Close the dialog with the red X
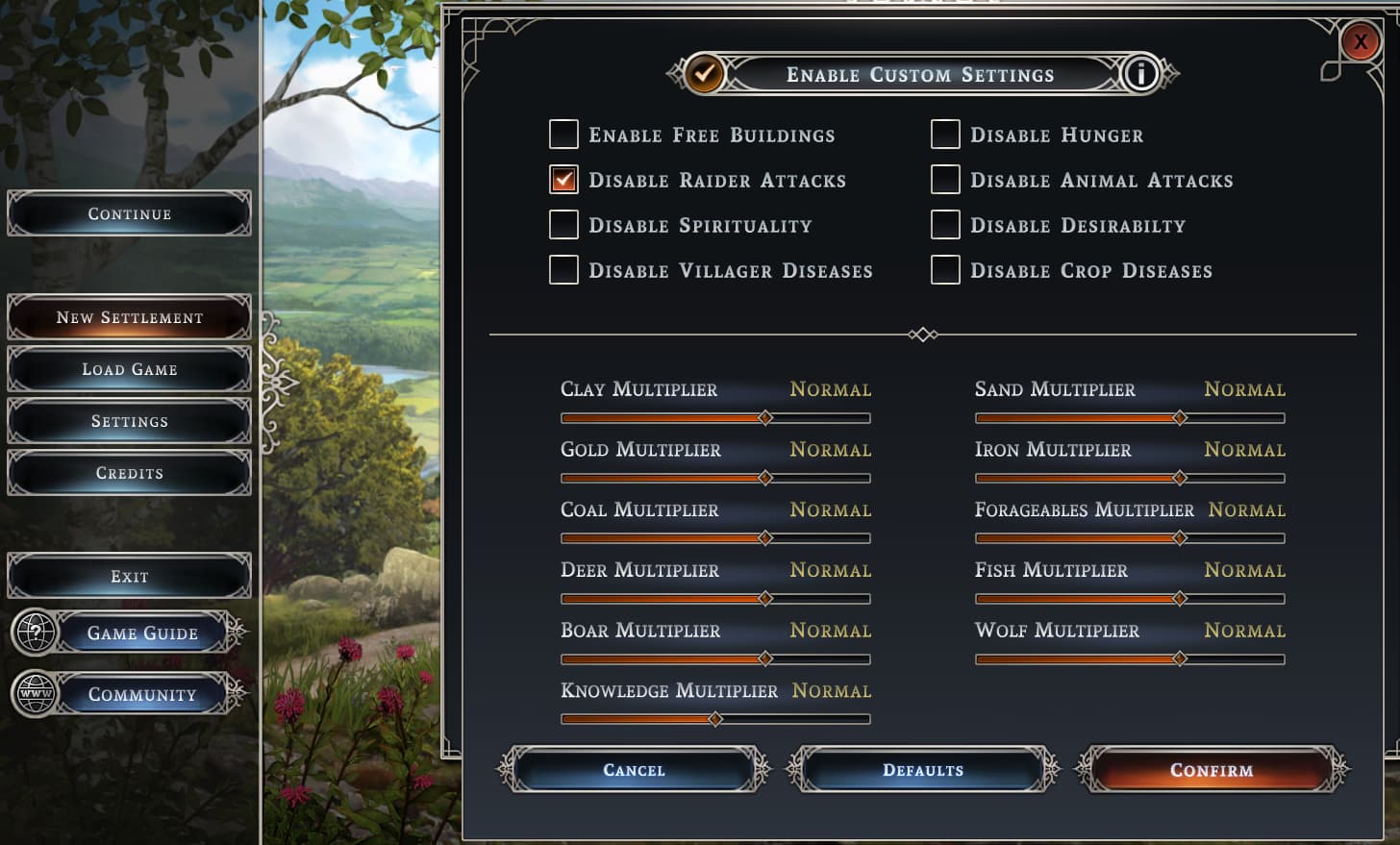 pos(1360,41)
